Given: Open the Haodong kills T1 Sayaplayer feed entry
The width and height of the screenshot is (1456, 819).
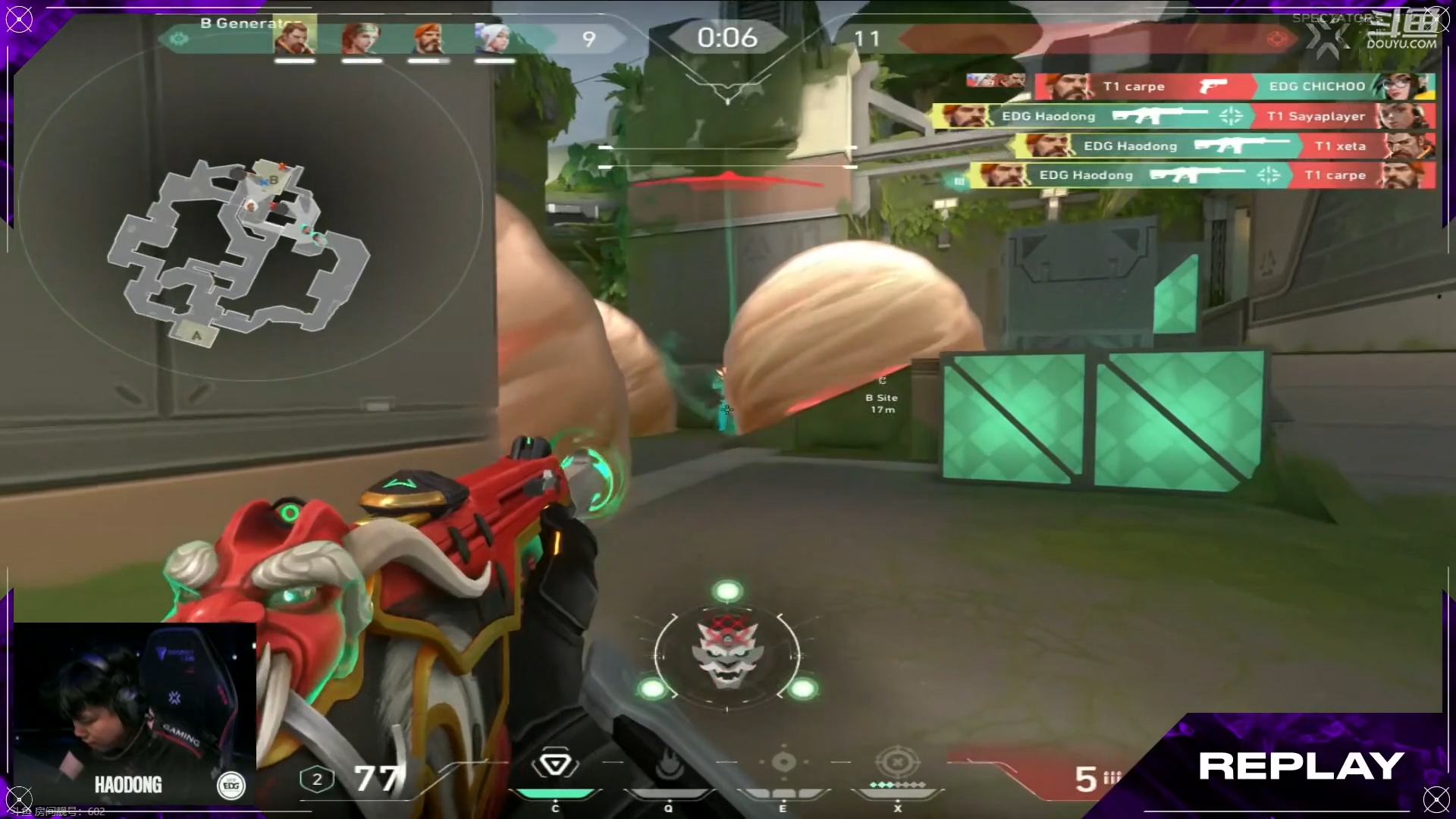Looking at the screenshot, I should (x=1185, y=116).
